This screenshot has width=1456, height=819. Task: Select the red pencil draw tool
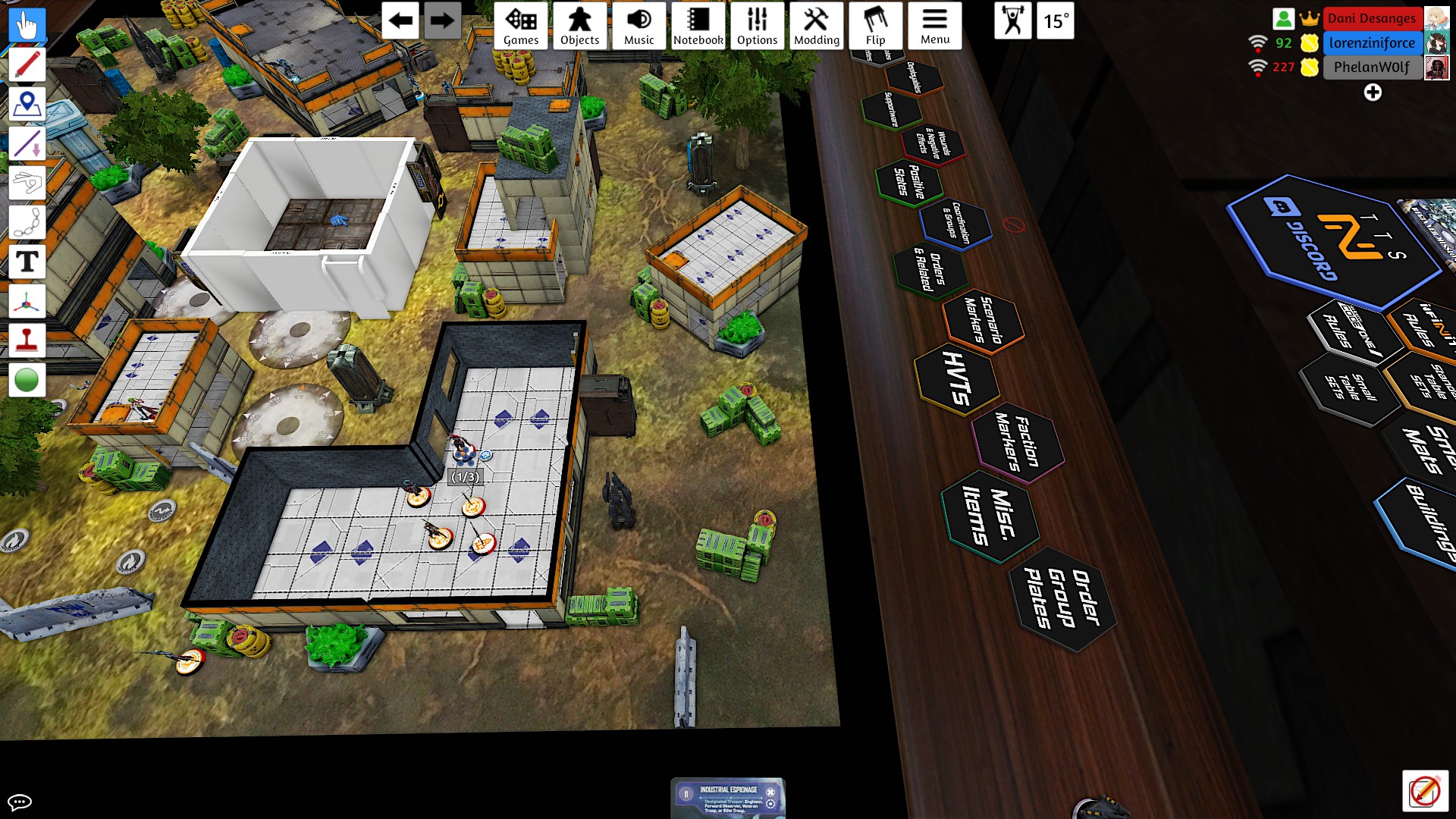(27, 65)
